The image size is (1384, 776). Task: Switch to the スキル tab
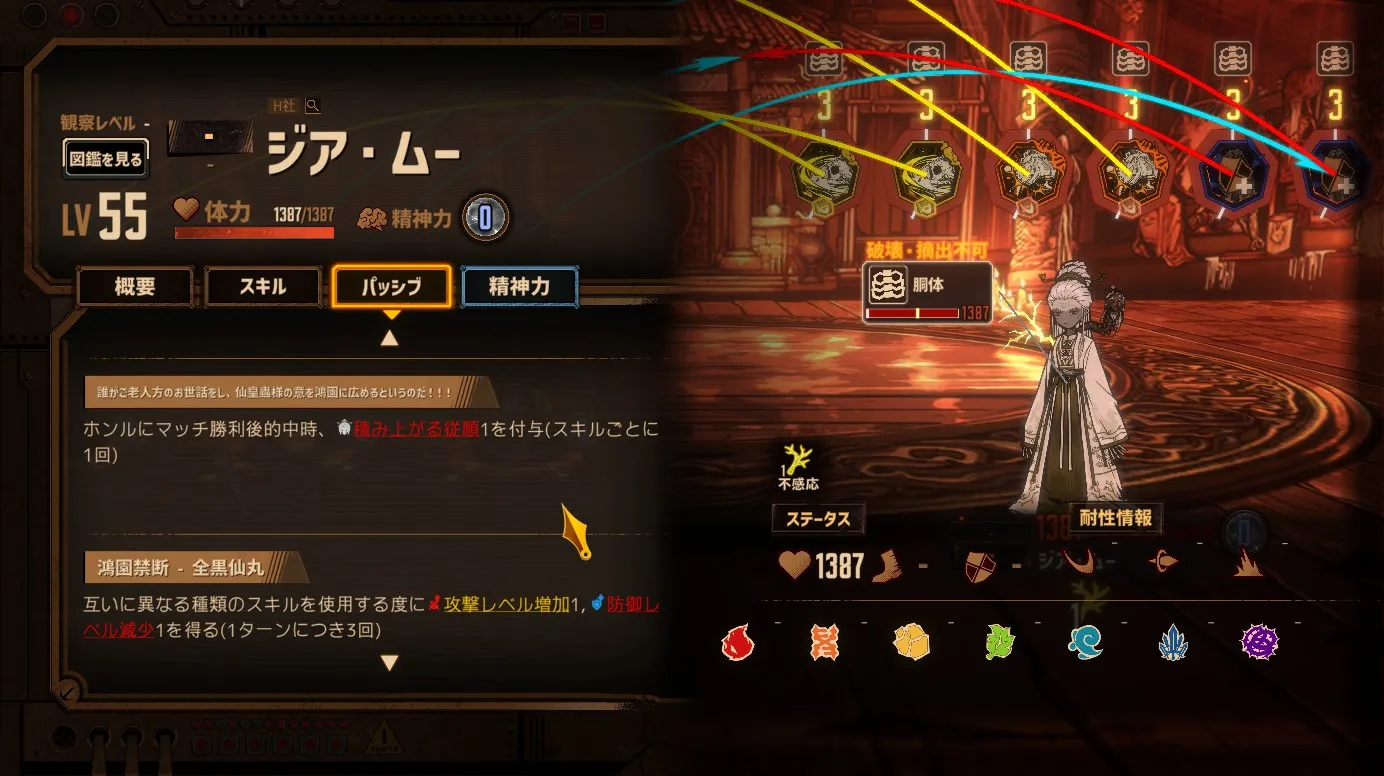pyautogui.click(x=263, y=287)
